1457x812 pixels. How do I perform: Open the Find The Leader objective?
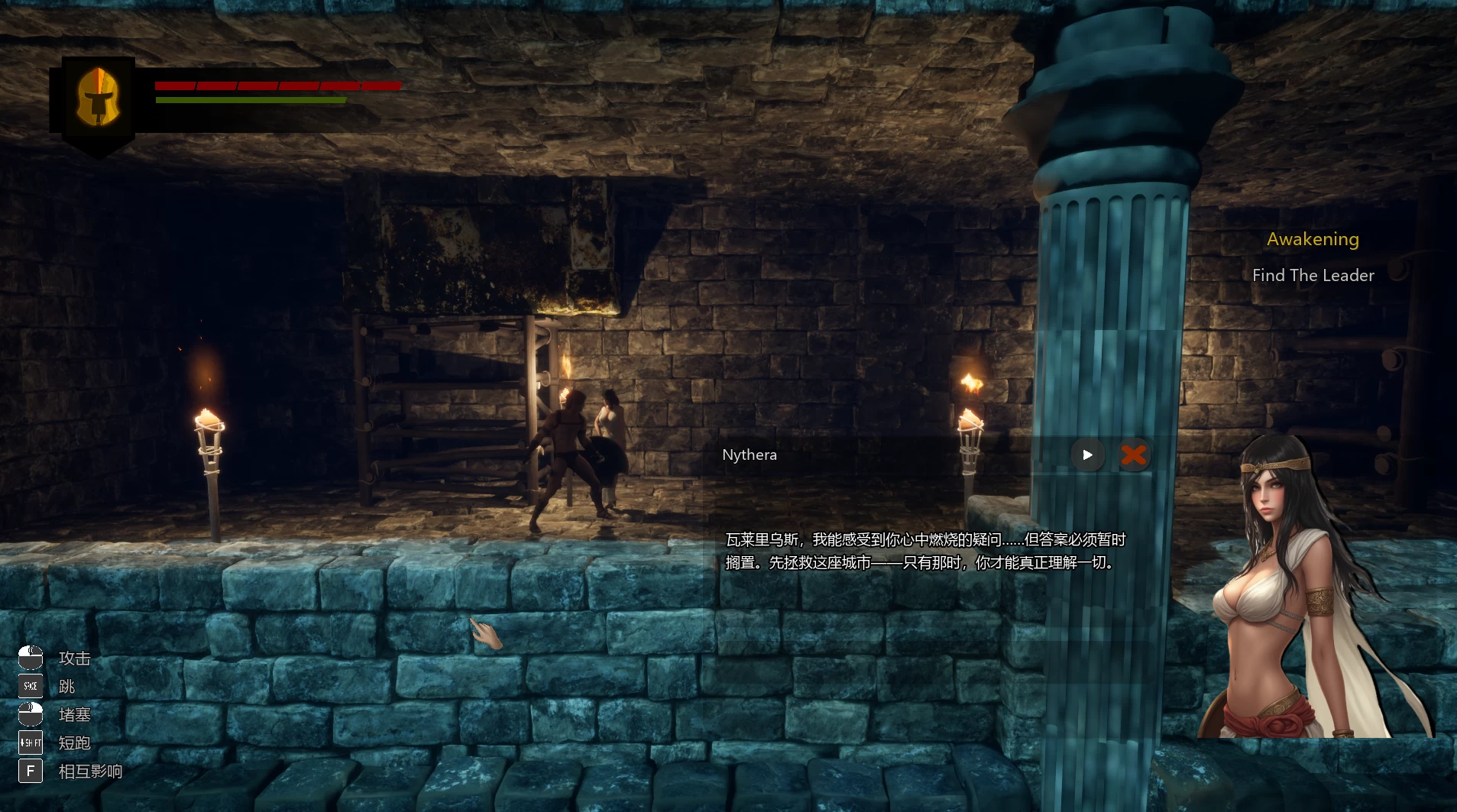tap(1313, 276)
